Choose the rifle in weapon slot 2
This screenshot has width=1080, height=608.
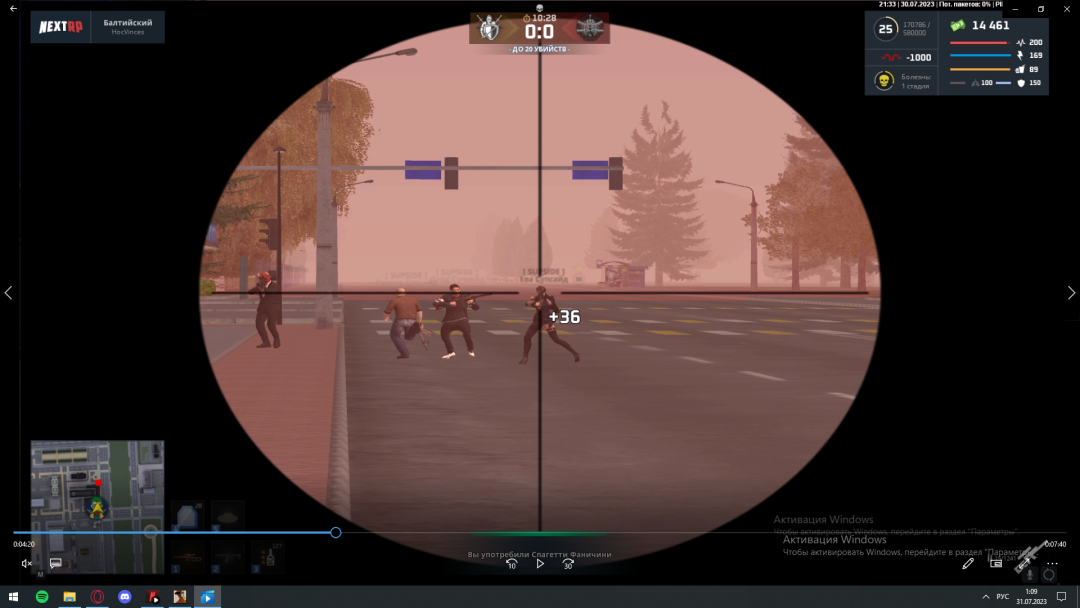click(x=227, y=558)
